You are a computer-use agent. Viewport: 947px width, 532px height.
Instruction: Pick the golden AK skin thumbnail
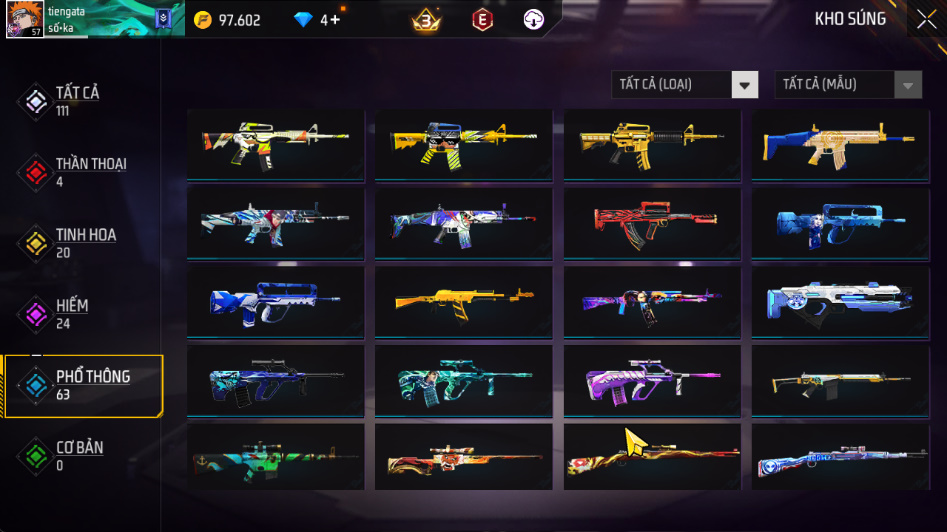click(x=463, y=300)
